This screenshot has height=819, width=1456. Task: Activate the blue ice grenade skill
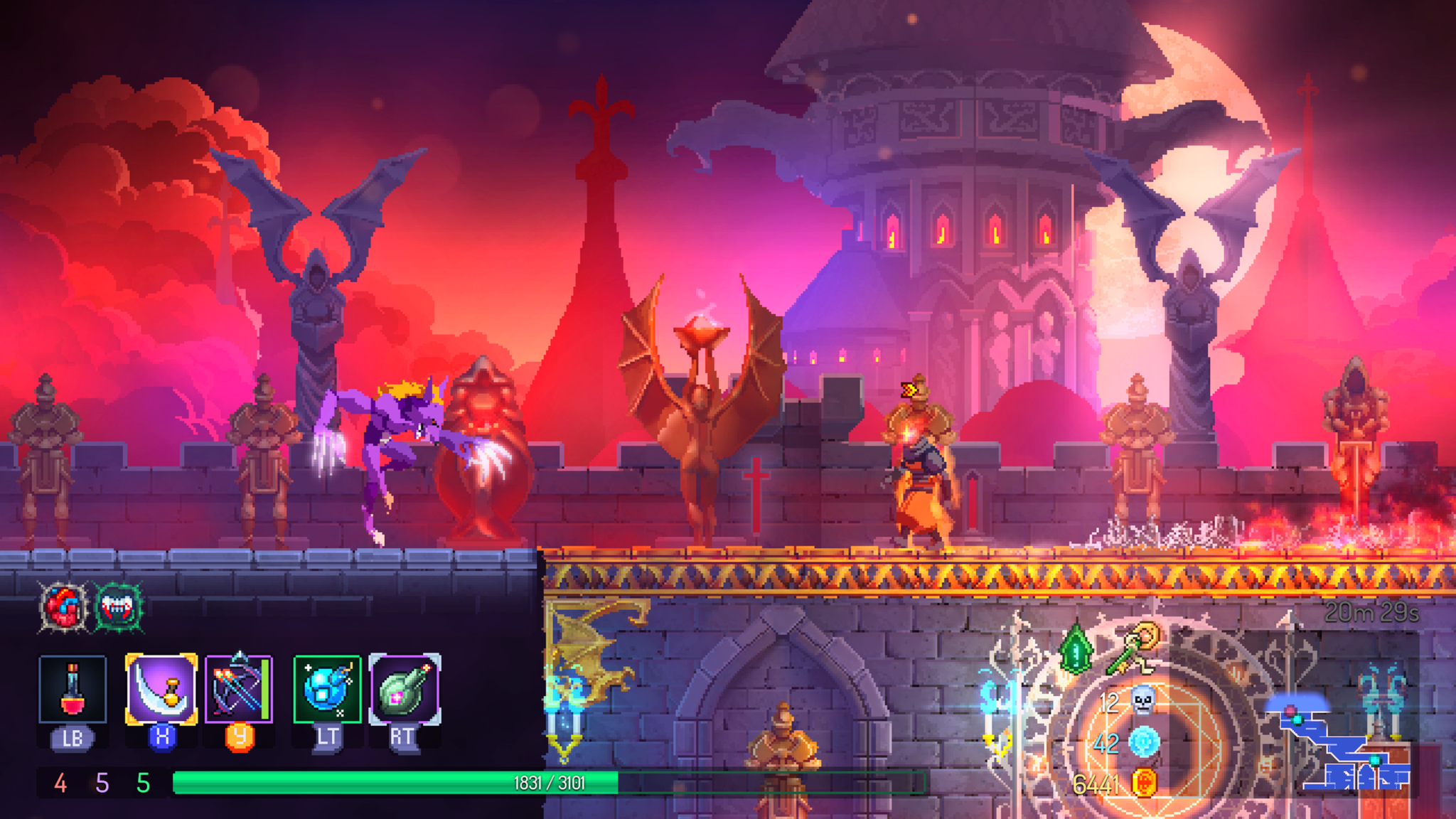coord(327,689)
